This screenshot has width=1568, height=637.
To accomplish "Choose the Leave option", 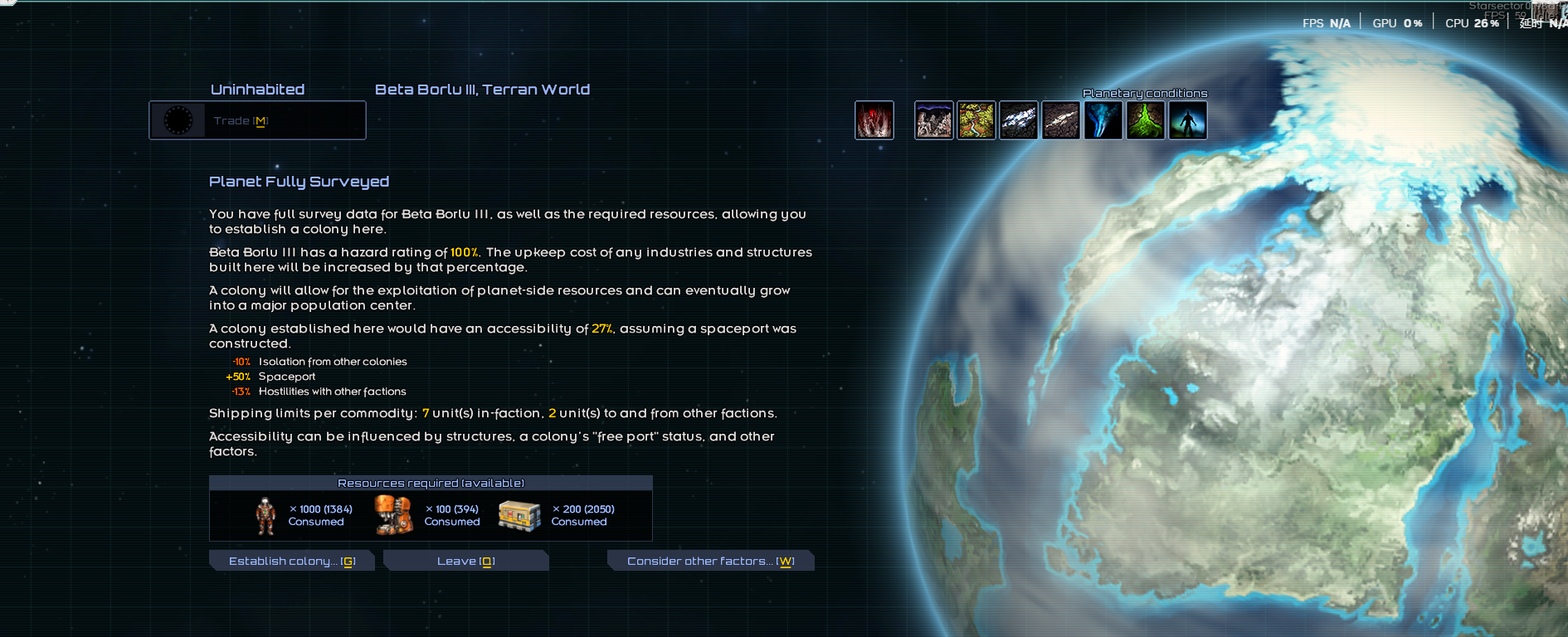I will [465, 562].
